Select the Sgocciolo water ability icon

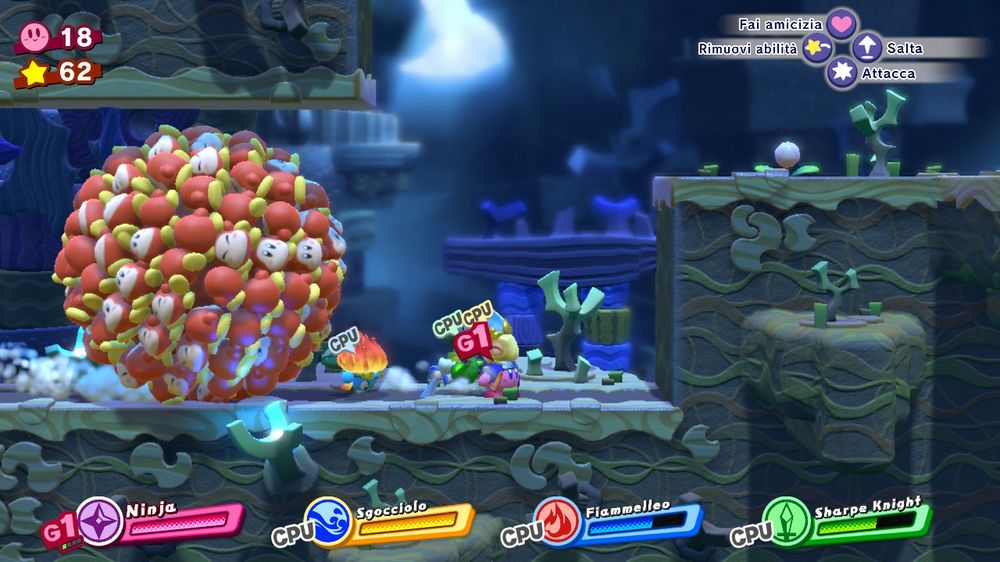tap(328, 522)
